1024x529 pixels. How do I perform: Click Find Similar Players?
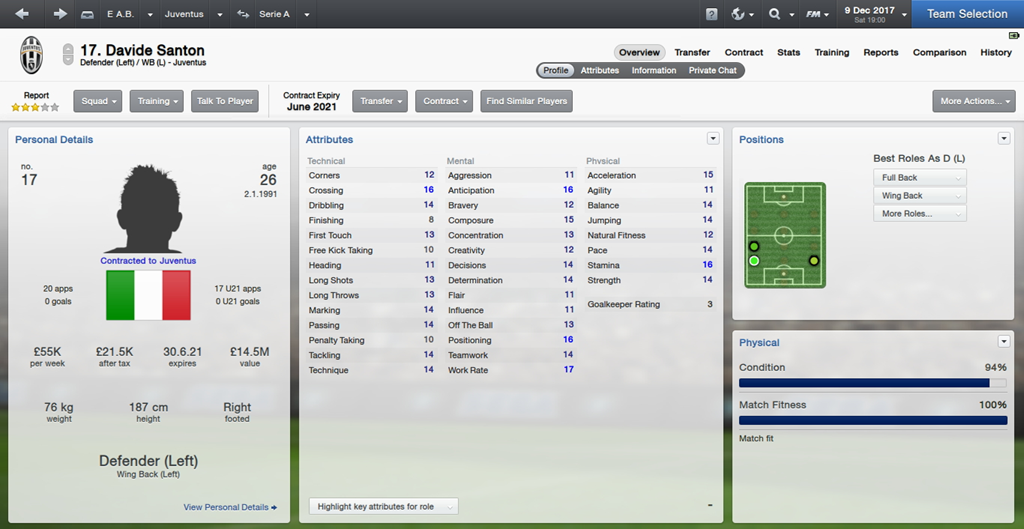527,101
